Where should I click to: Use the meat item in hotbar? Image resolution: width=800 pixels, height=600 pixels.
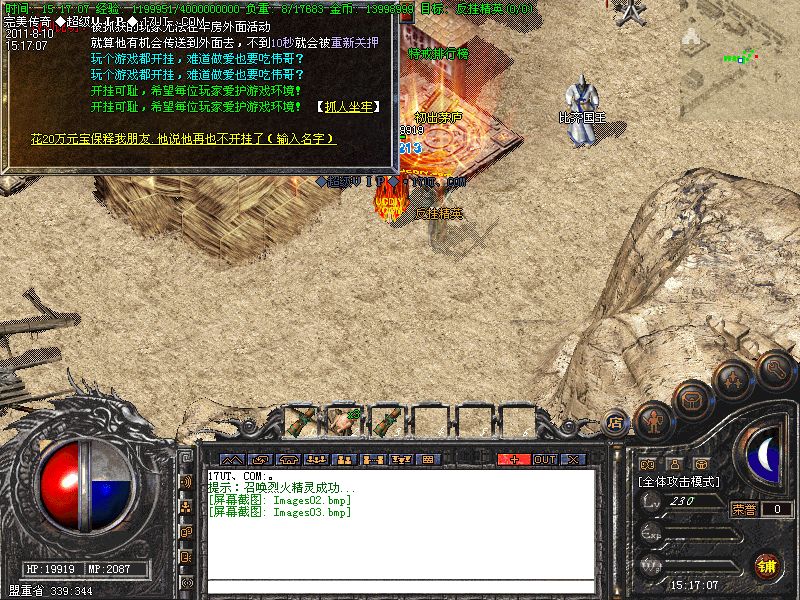(345, 421)
